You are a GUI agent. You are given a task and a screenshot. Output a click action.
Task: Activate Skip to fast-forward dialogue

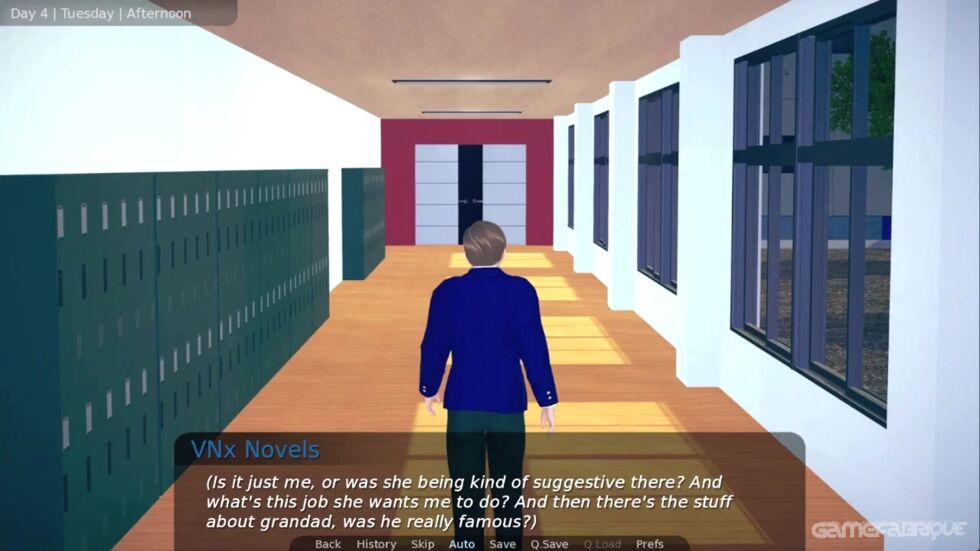[422, 544]
